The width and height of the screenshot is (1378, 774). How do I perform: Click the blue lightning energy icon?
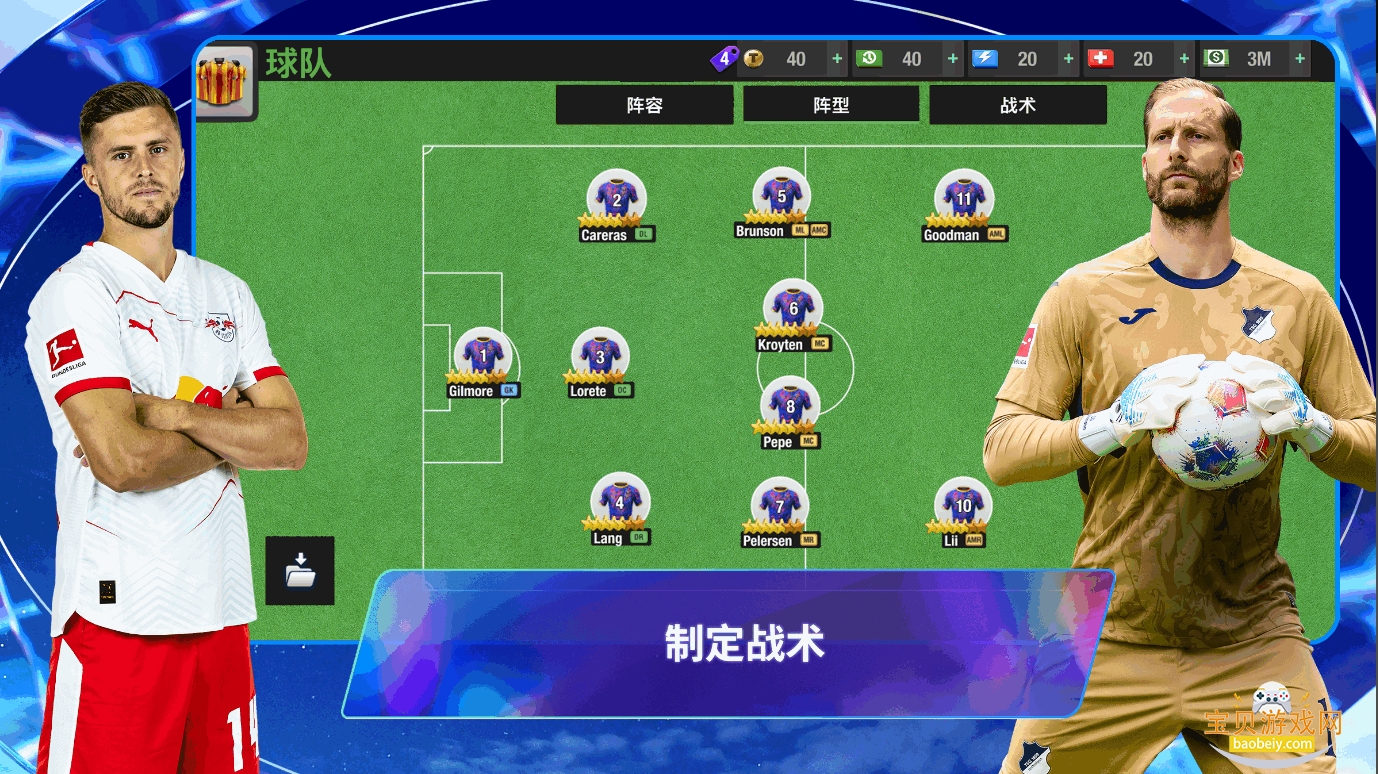click(x=985, y=59)
